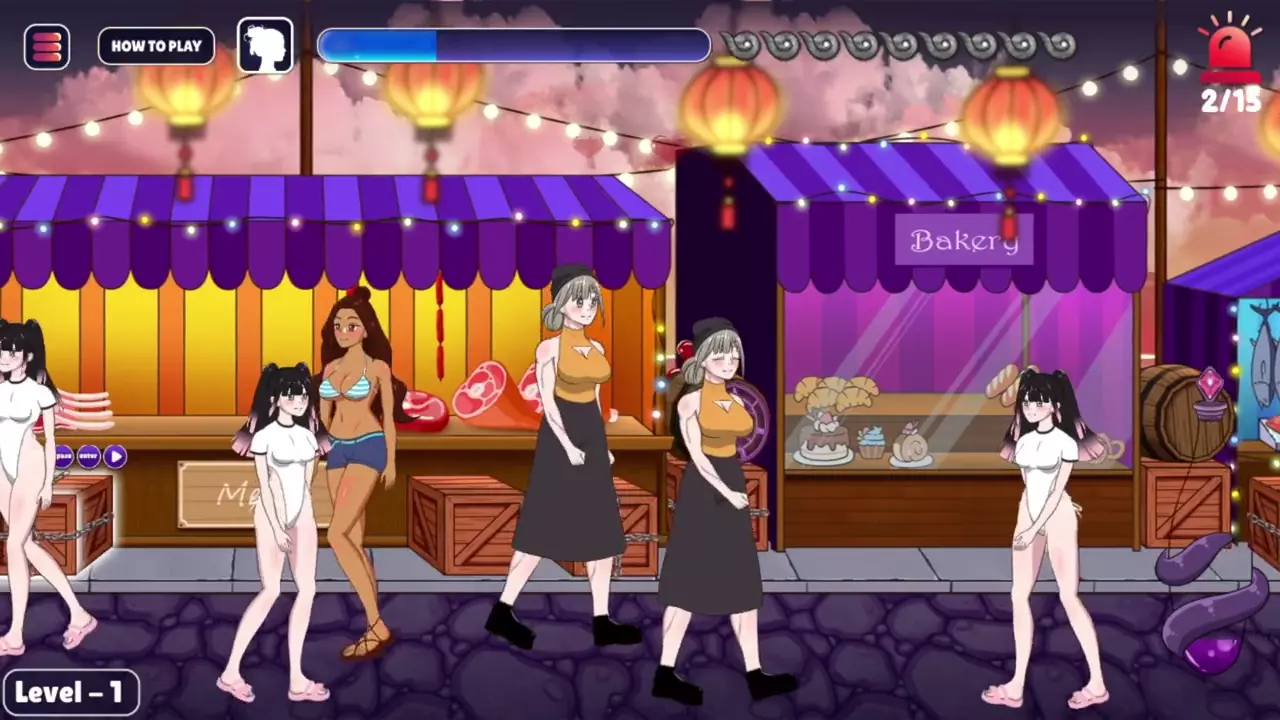Click the character silhouette portrait icon

click(266, 46)
